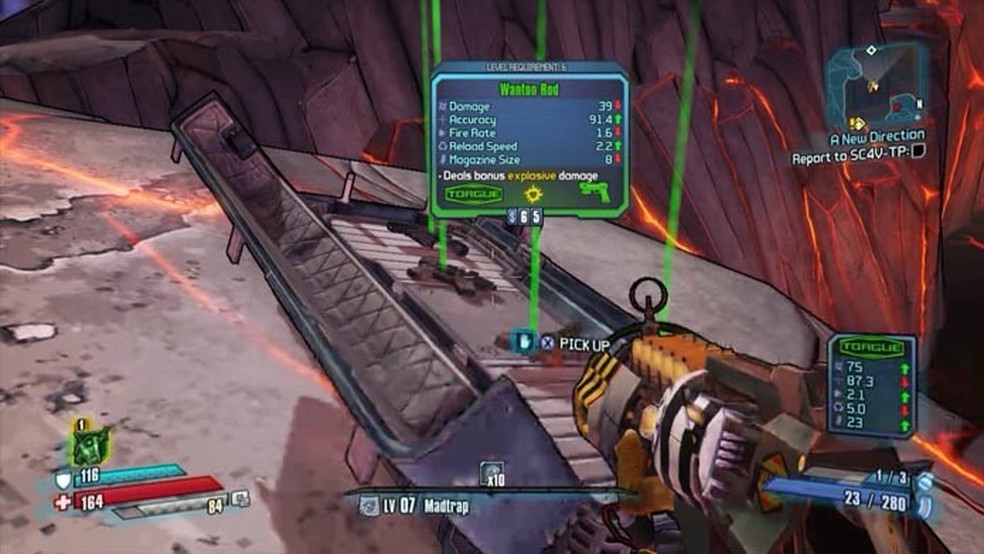
Task: Click the green pistol icon on item card
Action: (594, 191)
